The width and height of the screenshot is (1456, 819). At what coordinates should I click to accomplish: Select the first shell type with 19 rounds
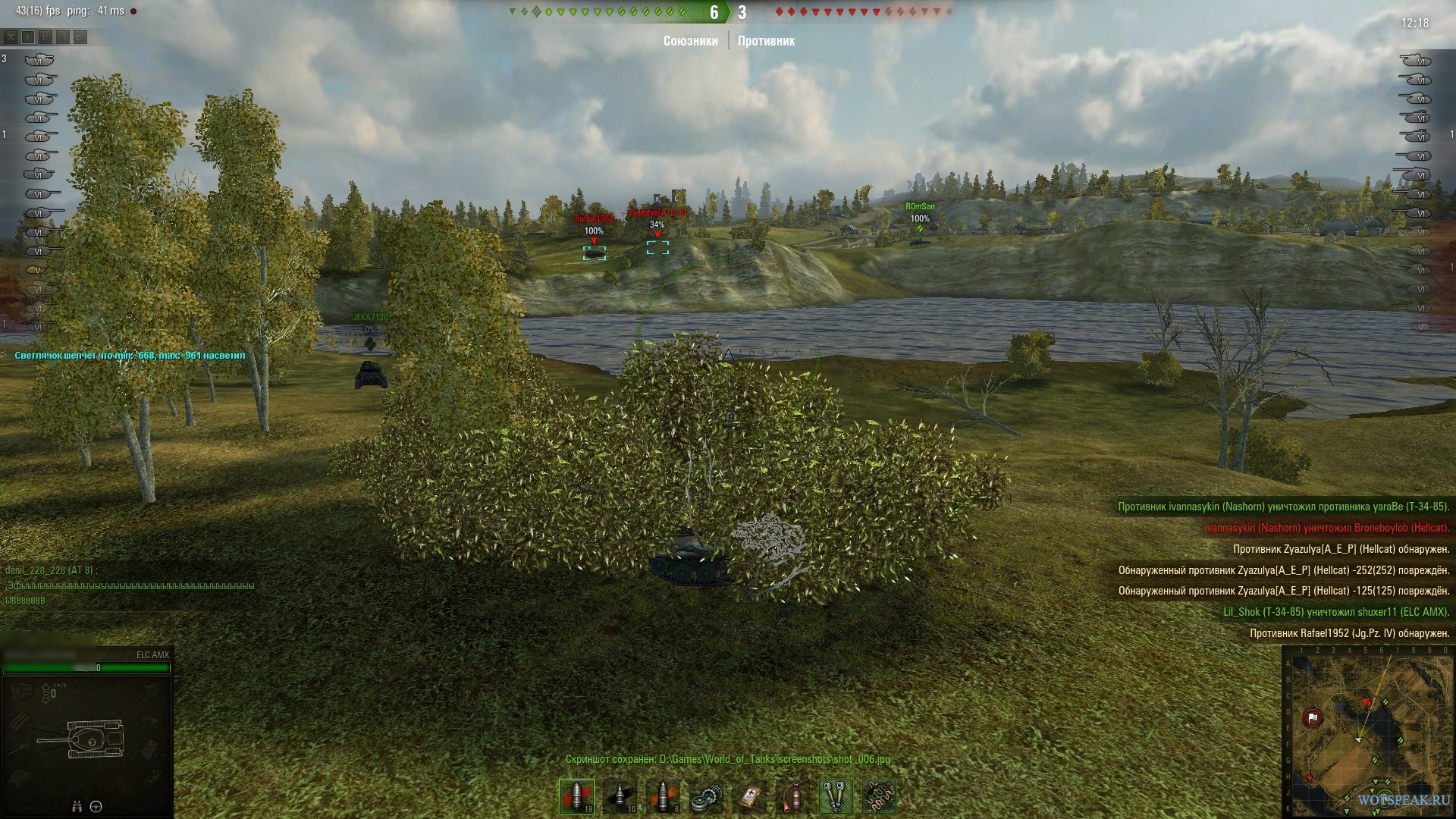point(576,796)
